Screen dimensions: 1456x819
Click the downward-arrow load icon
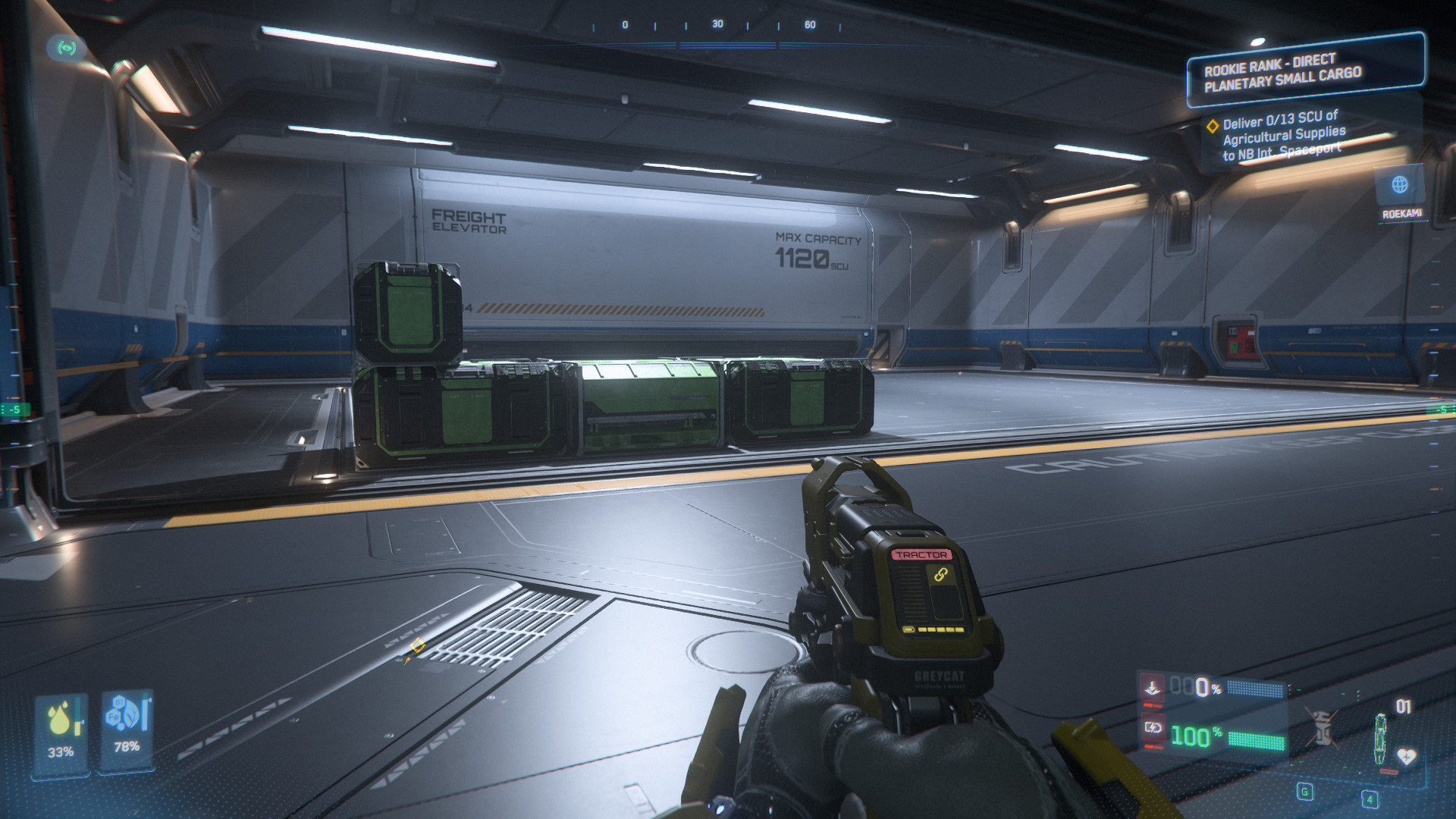(1153, 688)
